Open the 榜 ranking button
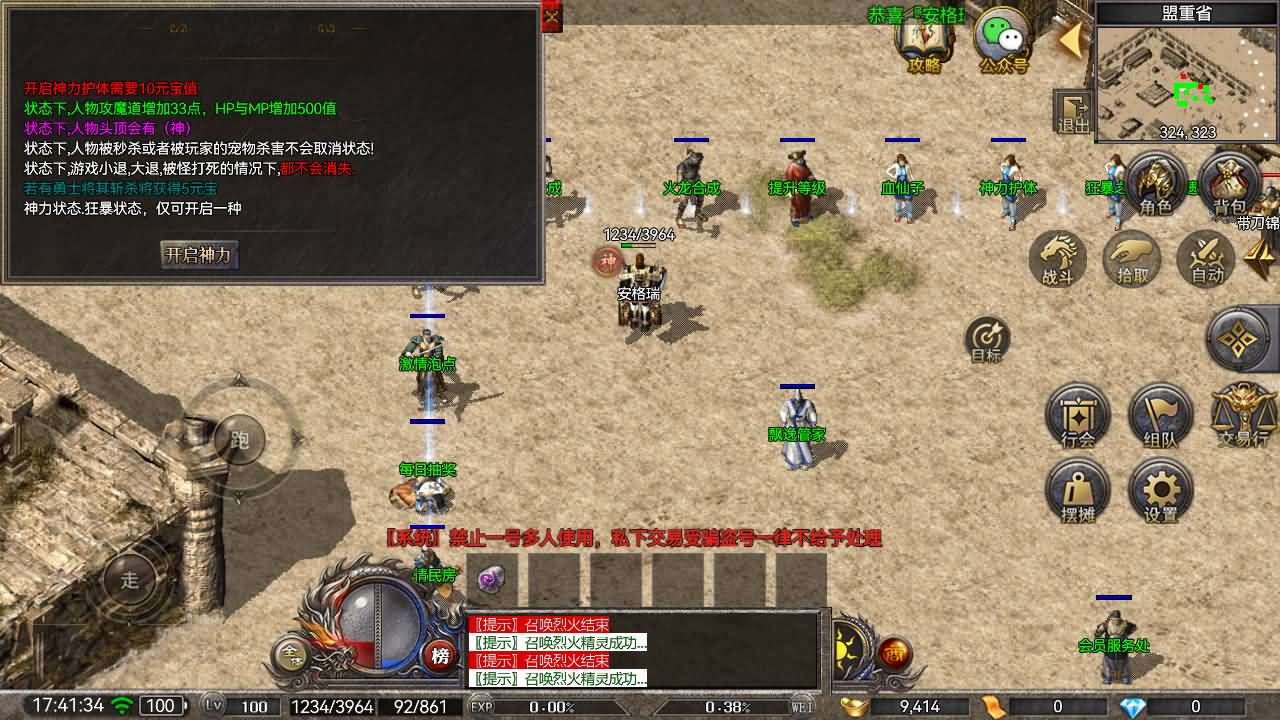The width and height of the screenshot is (1280, 720). (x=438, y=656)
